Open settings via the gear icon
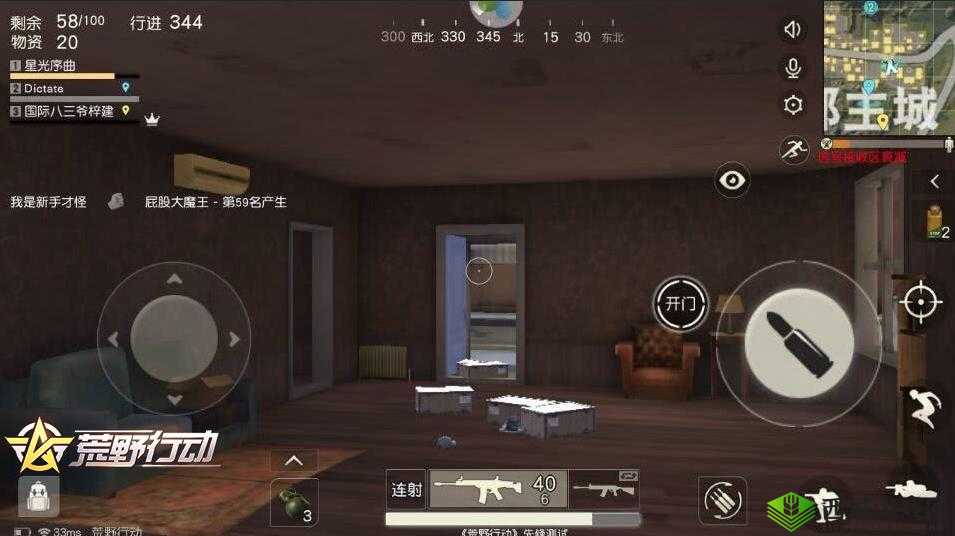The width and height of the screenshot is (955, 536). (x=793, y=104)
